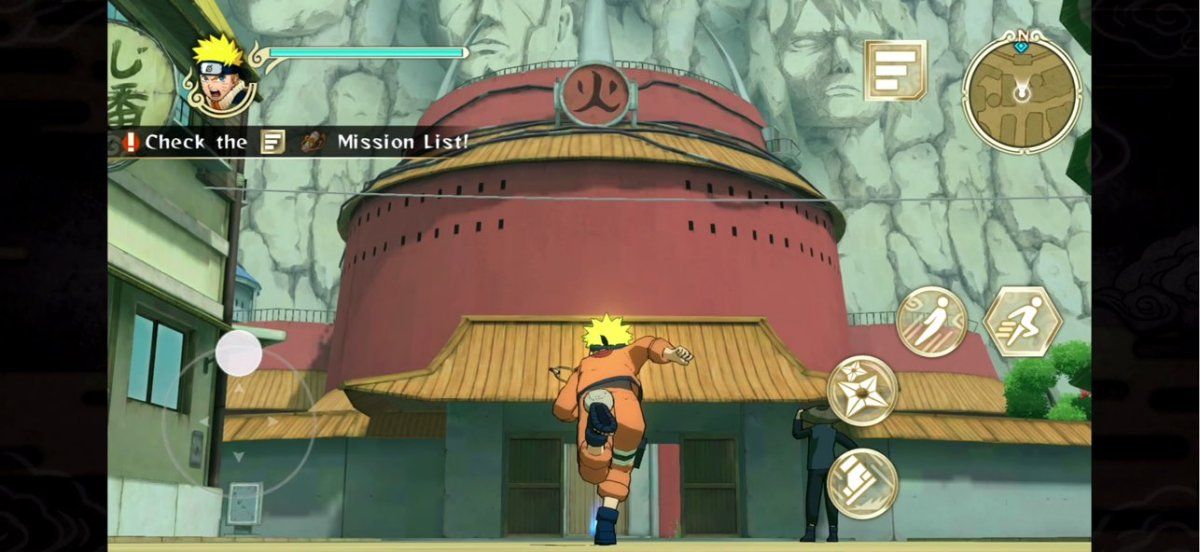This screenshot has width=1200, height=552.
Task: Tap the virtual joystick thumb knob
Action: tap(239, 353)
